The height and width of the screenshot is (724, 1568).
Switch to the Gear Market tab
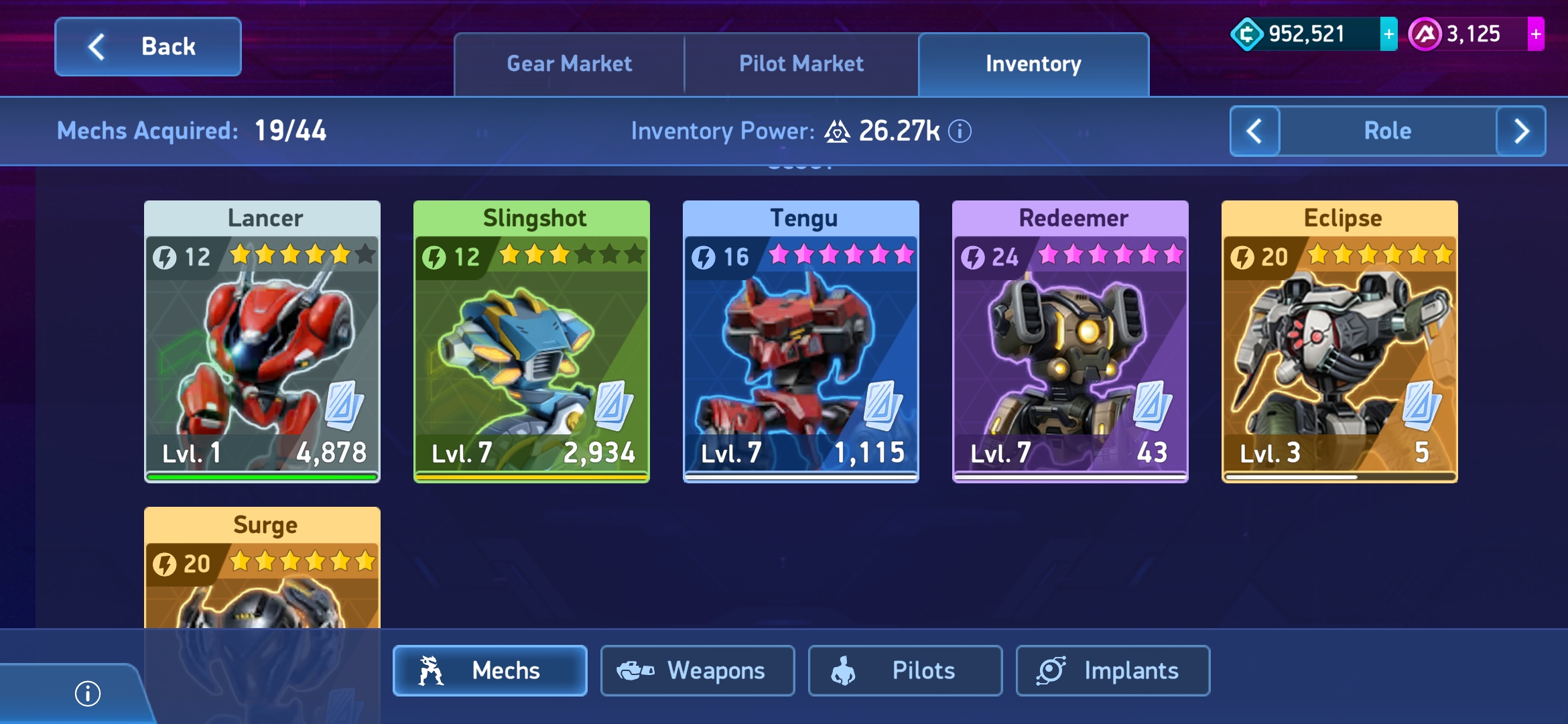pyautogui.click(x=569, y=64)
